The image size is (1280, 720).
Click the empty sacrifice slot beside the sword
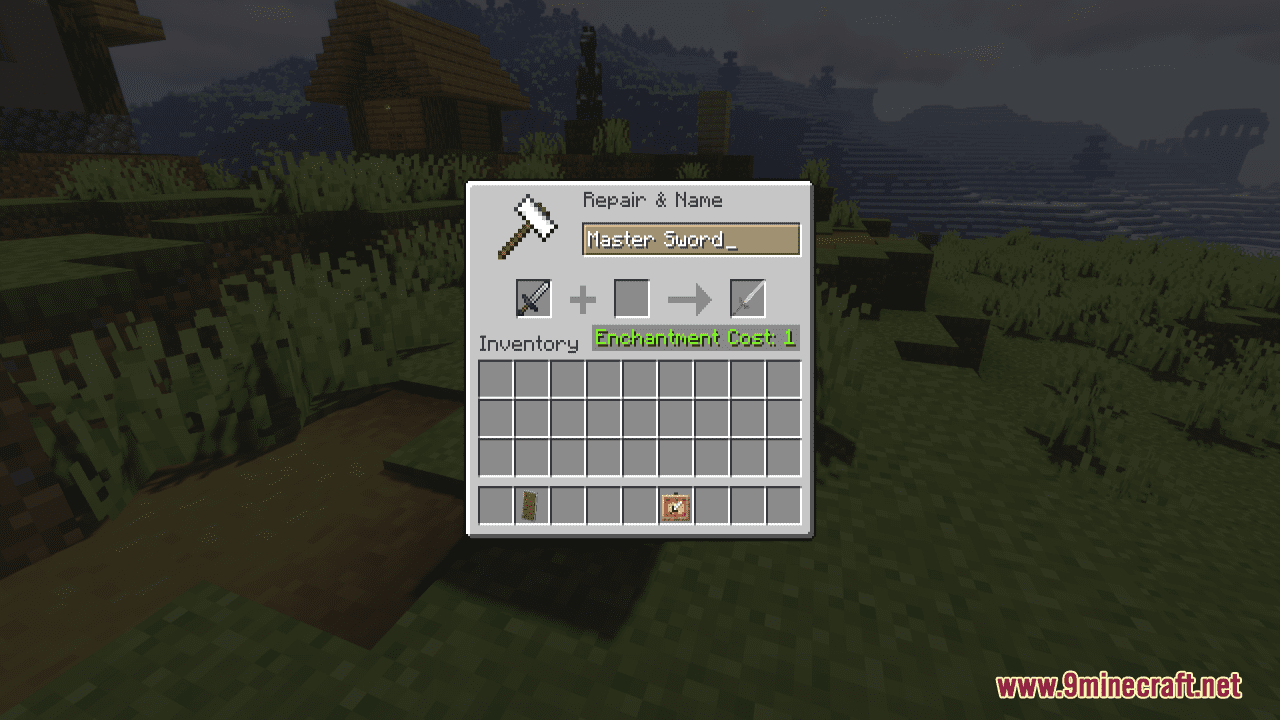pos(632,298)
